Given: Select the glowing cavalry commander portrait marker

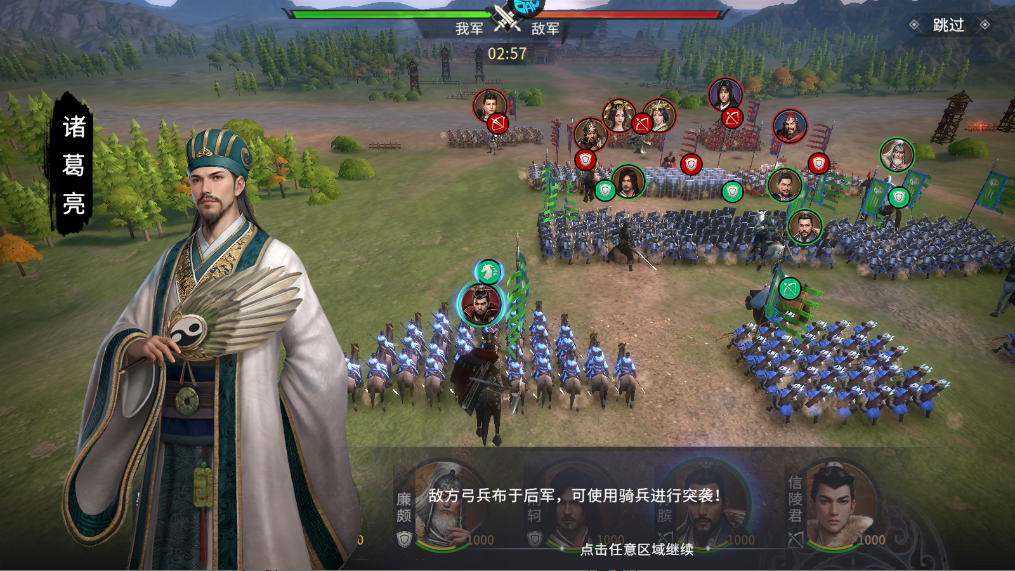Looking at the screenshot, I should click(481, 305).
